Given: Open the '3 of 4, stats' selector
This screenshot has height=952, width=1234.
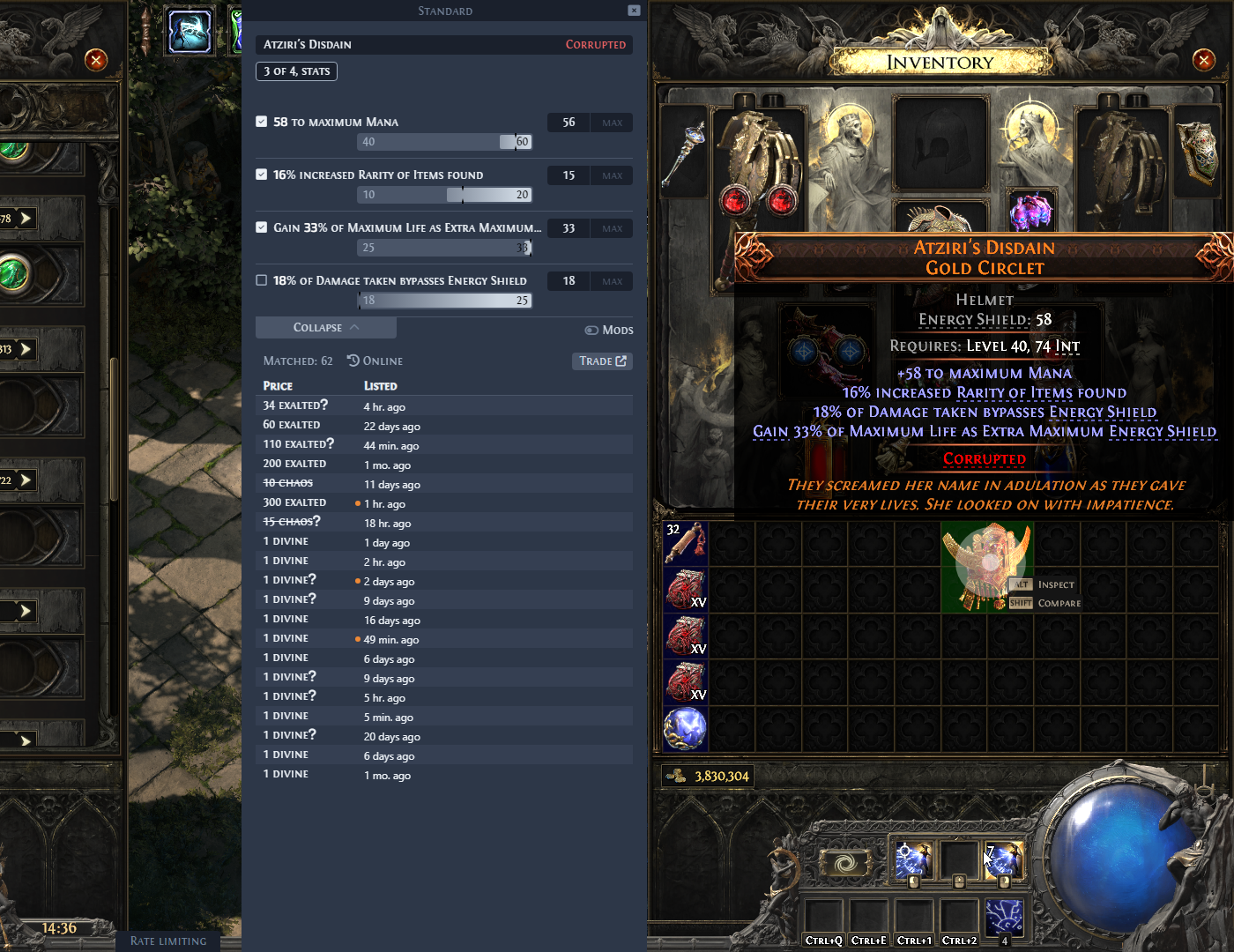Looking at the screenshot, I should 296,71.
